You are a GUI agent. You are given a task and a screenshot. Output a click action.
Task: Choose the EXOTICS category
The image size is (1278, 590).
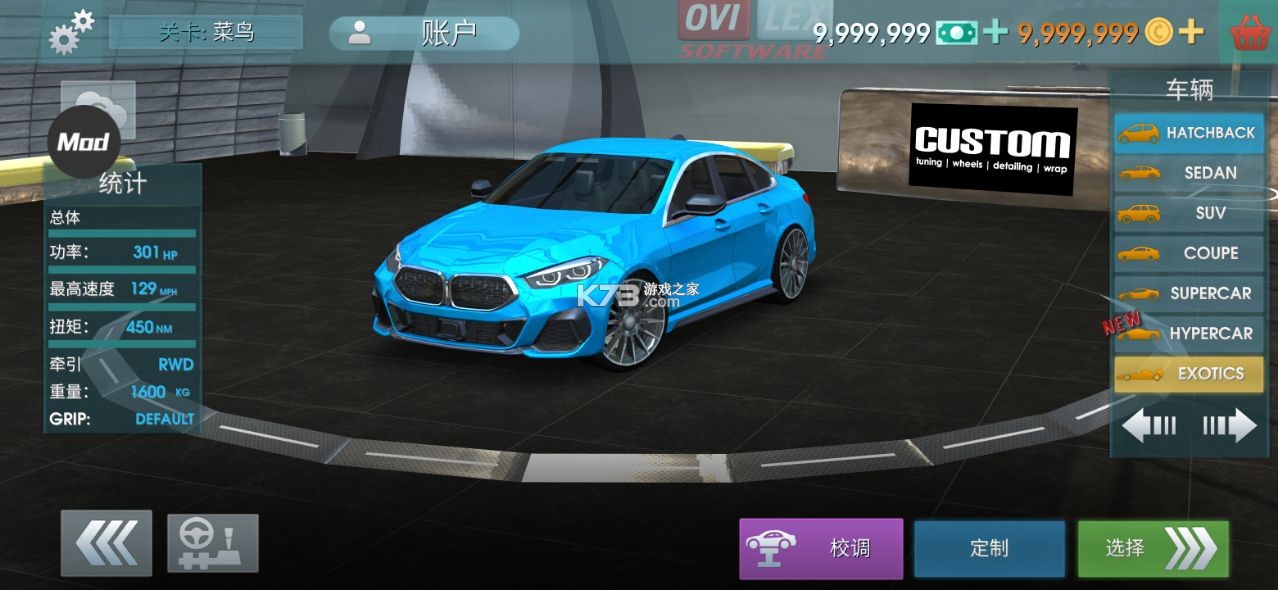point(1189,374)
